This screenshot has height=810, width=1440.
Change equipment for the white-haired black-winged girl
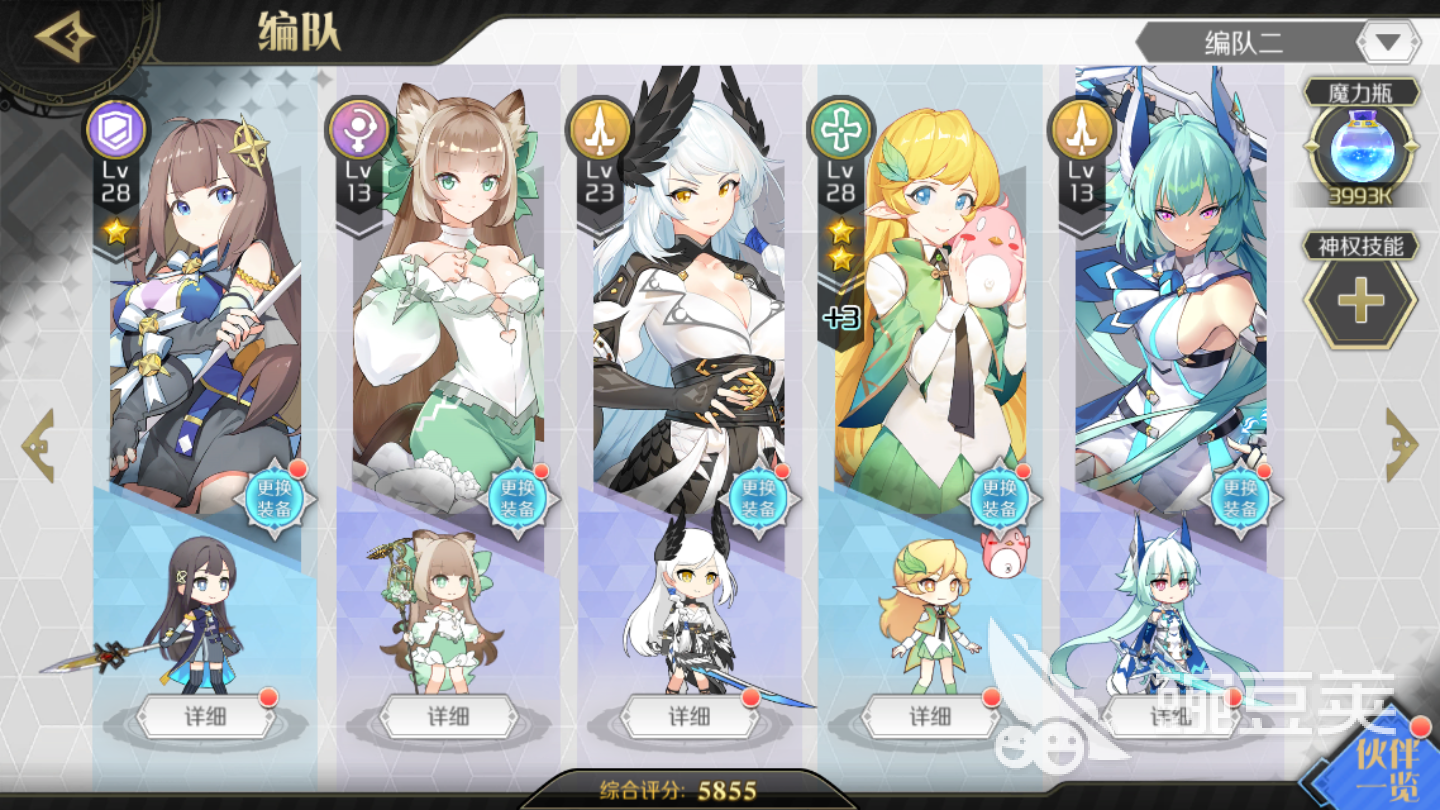[758, 498]
